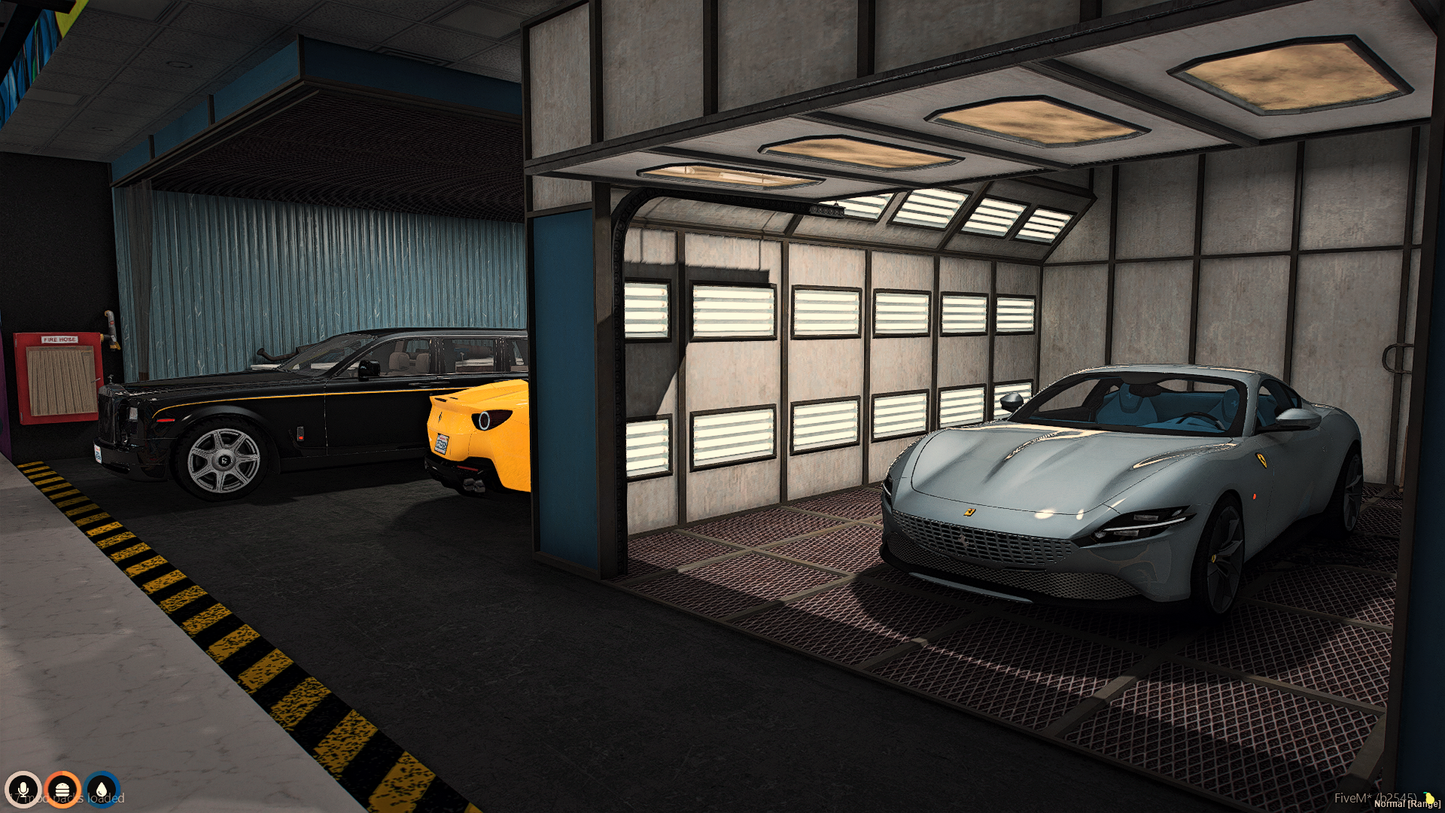Click the yellow pear icon beside FiveM
Image resolution: width=1445 pixels, height=813 pixels.
[1431, 797]
